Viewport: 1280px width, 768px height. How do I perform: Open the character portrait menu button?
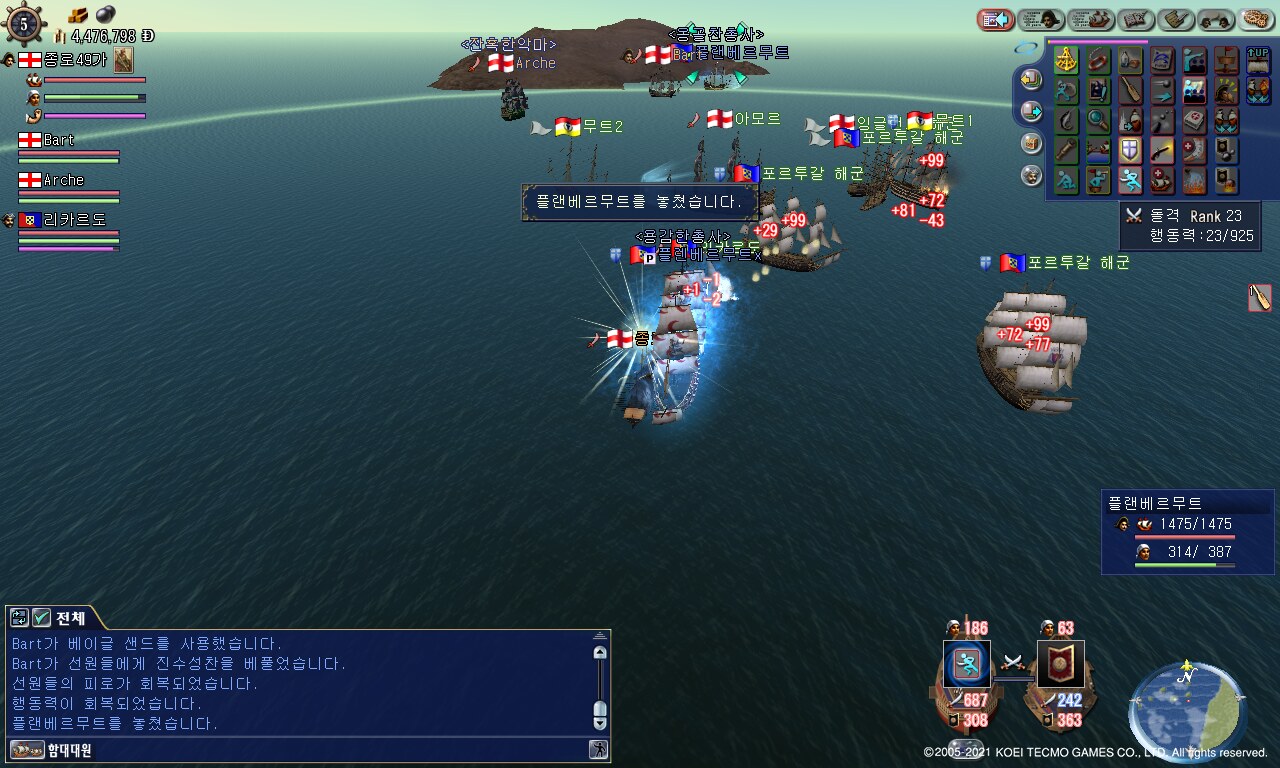tap(1041, 19)
